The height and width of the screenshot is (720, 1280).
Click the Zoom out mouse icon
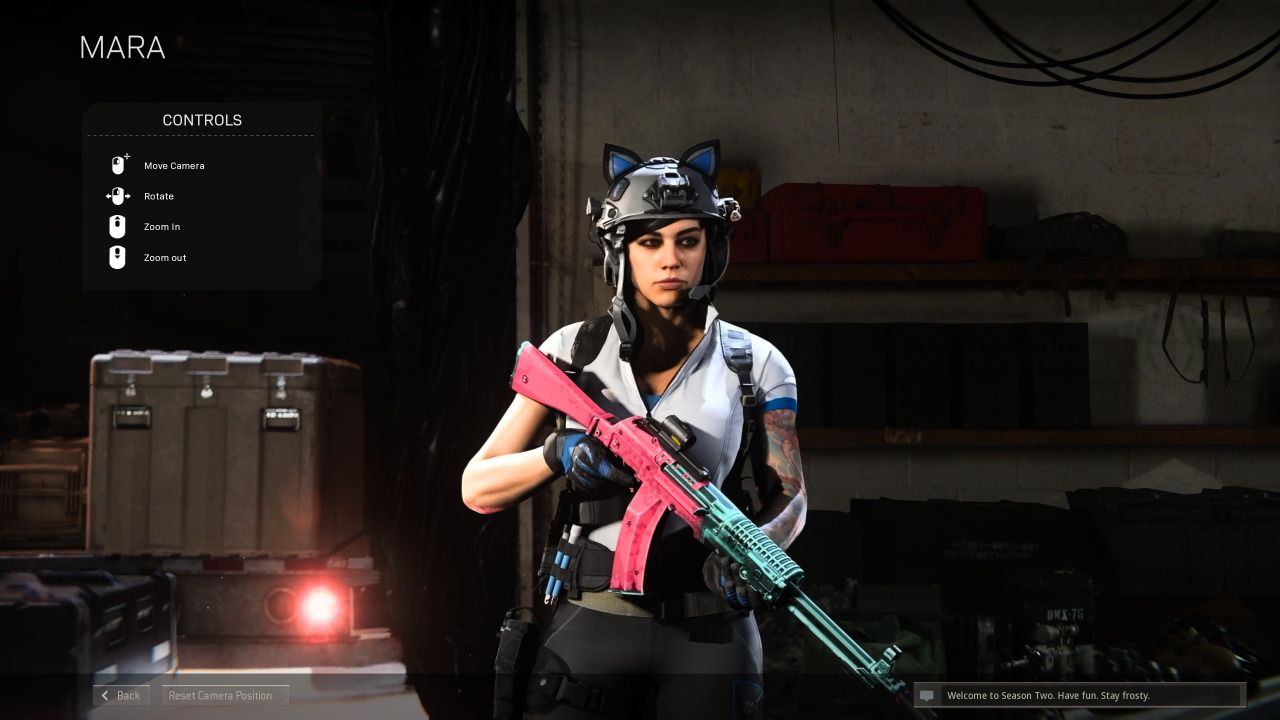coord(117,257)
